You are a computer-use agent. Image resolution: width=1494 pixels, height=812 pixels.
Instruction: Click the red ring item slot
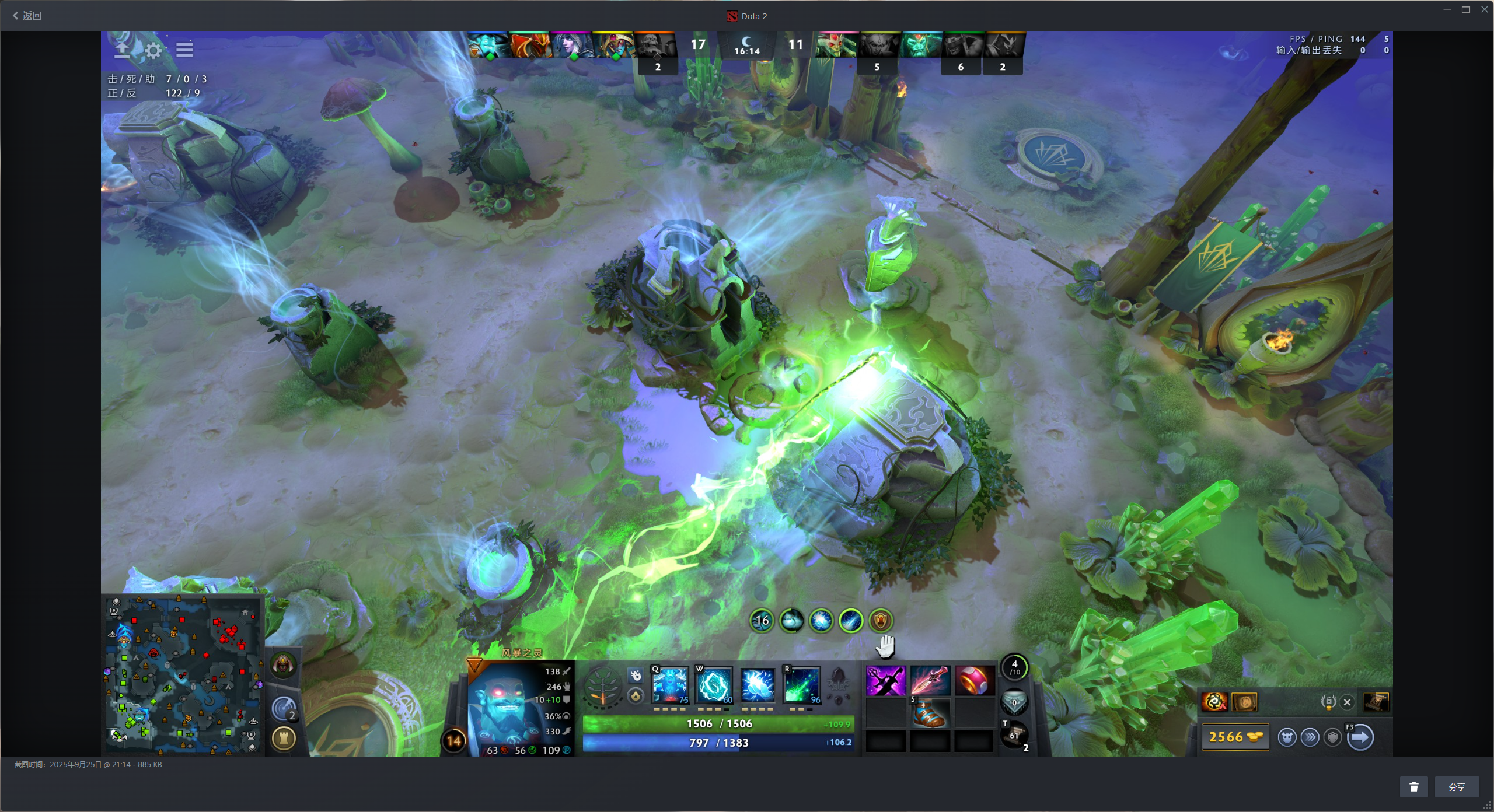[974, 681]
